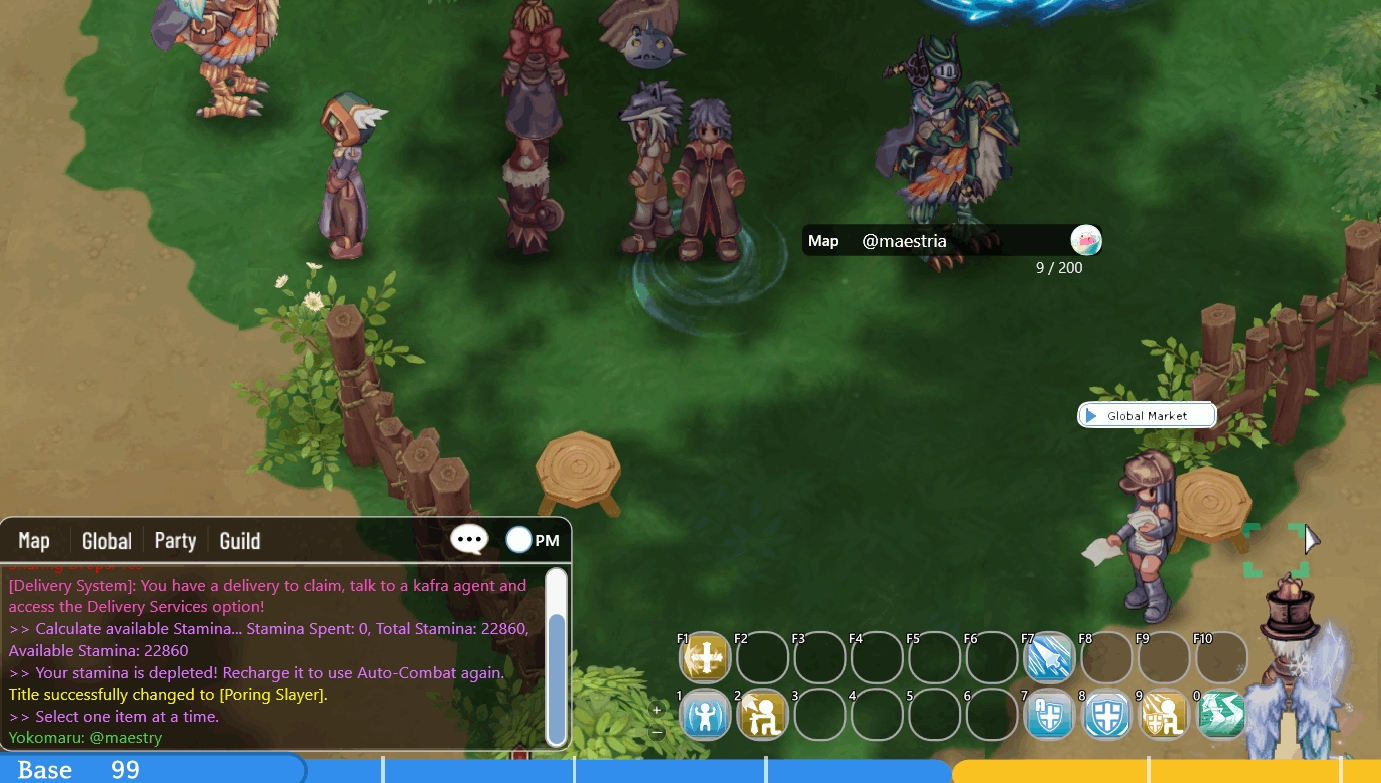1381x783 pixels.
Task: Activate the F1 gold cross skill
Action: (x=705, y=658)
